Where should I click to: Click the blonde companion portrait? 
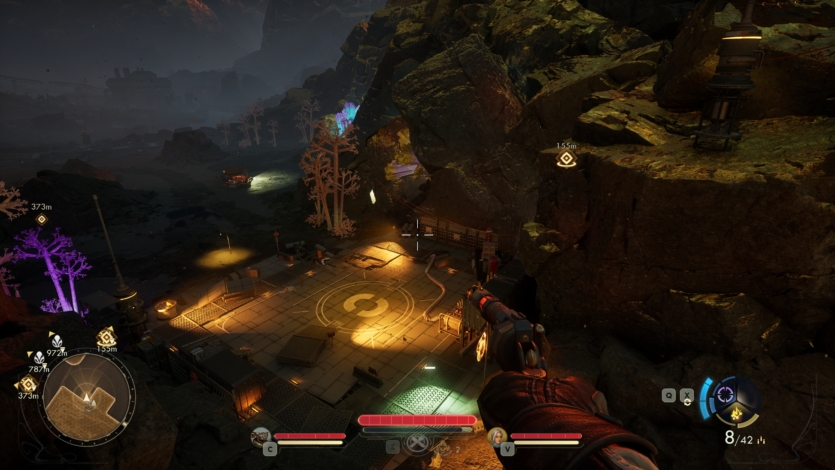click(x=497, y=436)
